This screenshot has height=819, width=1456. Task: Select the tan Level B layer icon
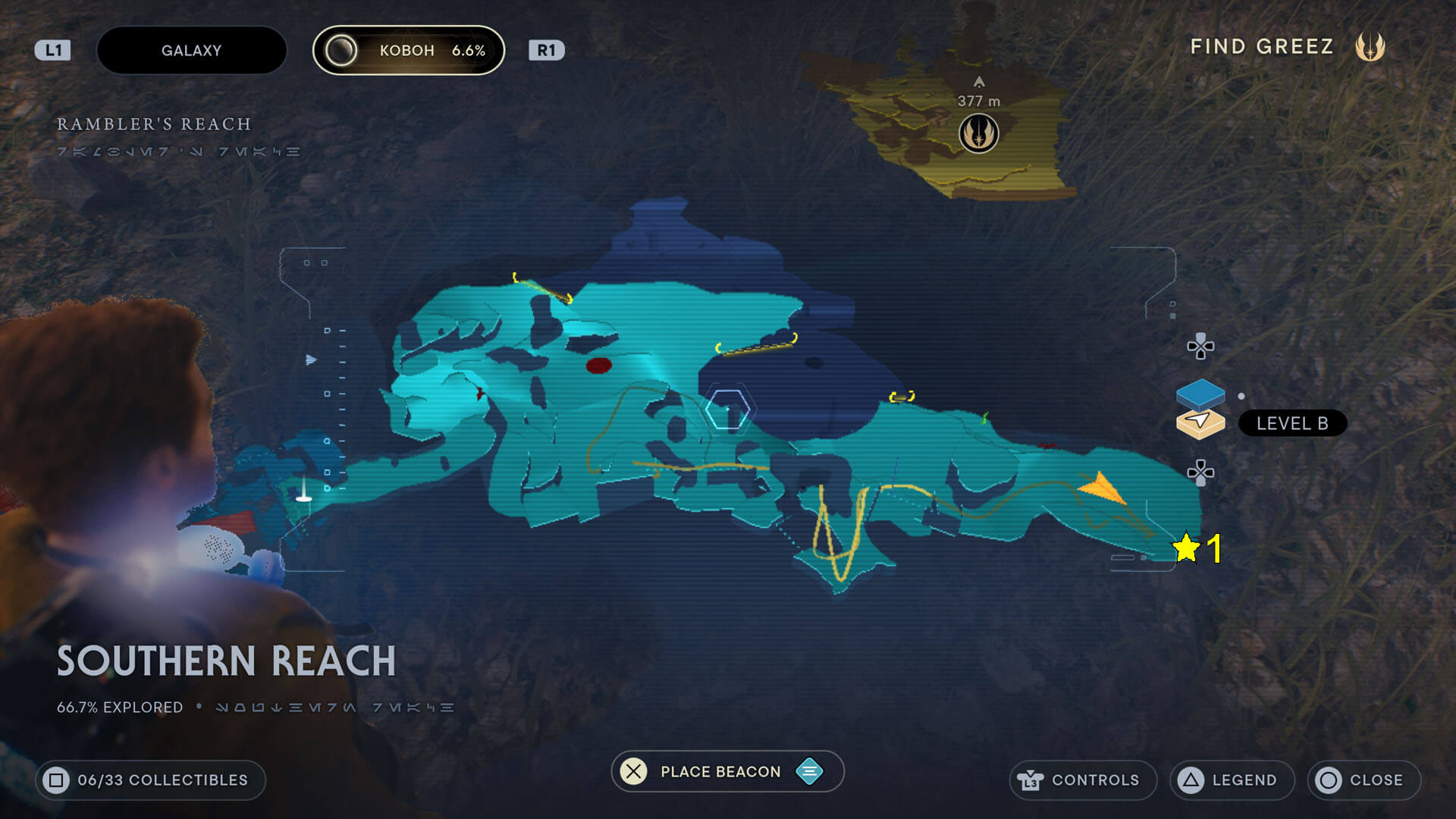[1202, 424]
